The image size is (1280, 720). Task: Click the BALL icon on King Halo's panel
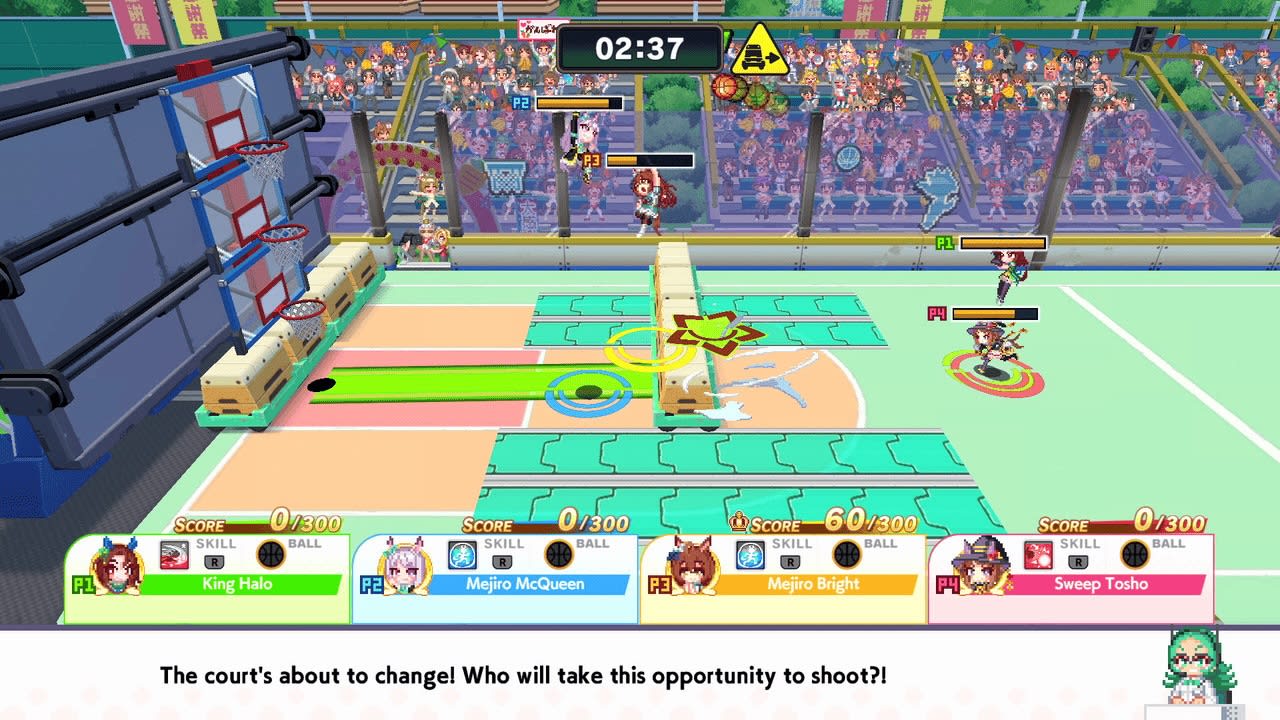[269, 553]
